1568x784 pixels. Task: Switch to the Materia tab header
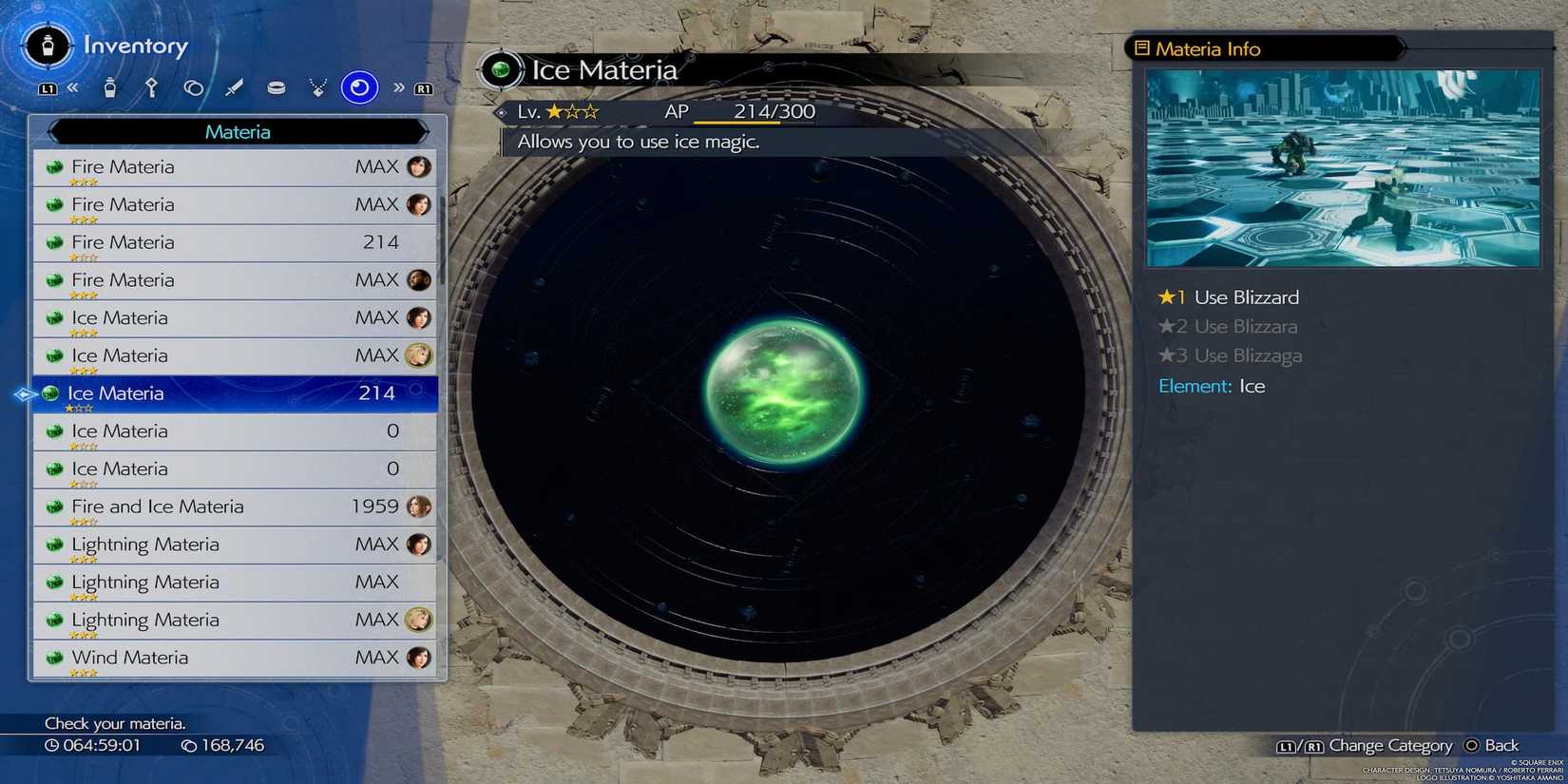[x=237, y=132]
